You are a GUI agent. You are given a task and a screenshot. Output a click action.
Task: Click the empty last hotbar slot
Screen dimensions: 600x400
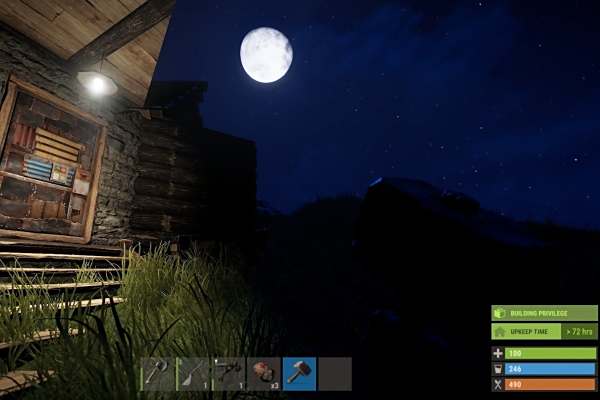tap(335, 373)
